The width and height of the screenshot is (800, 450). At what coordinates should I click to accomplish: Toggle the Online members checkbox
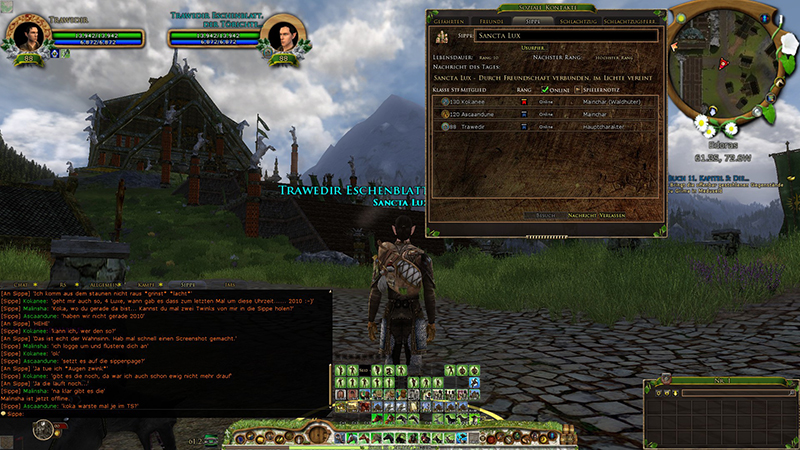tap(545, 89)
